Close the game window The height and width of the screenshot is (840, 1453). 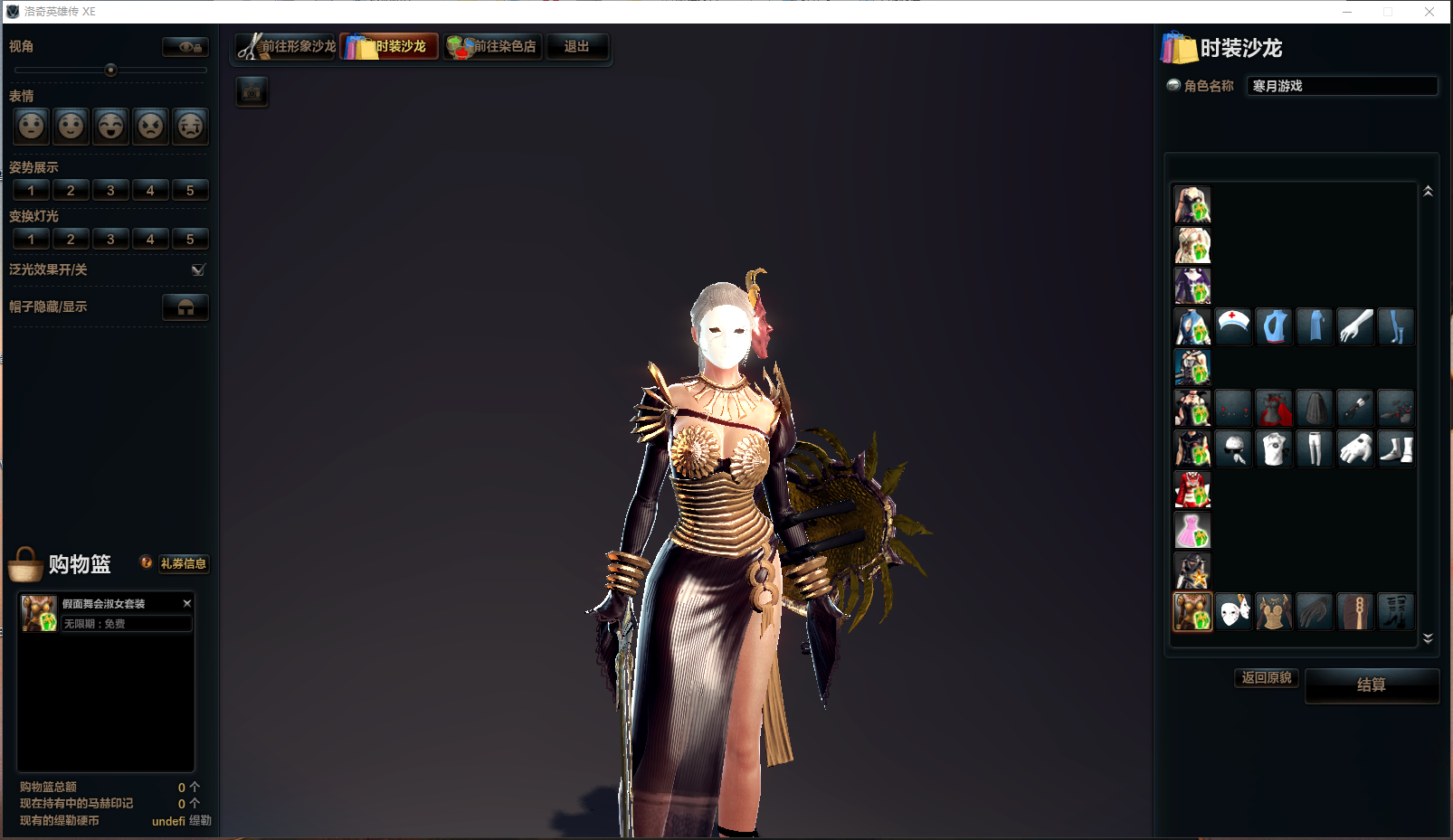[1429, 12]
